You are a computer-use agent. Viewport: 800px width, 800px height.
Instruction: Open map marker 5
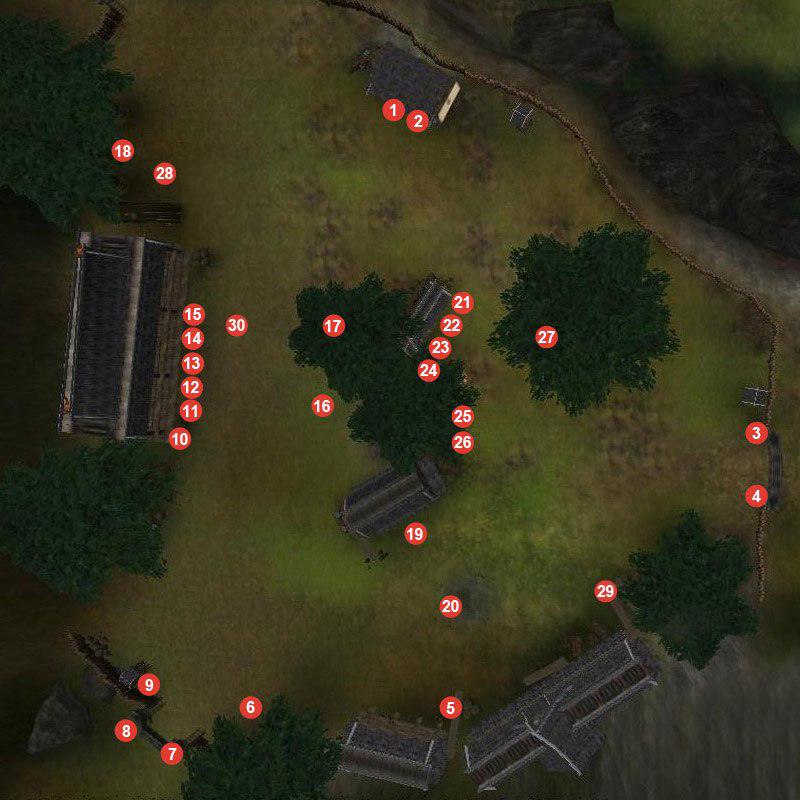click(x=450, y=708)
